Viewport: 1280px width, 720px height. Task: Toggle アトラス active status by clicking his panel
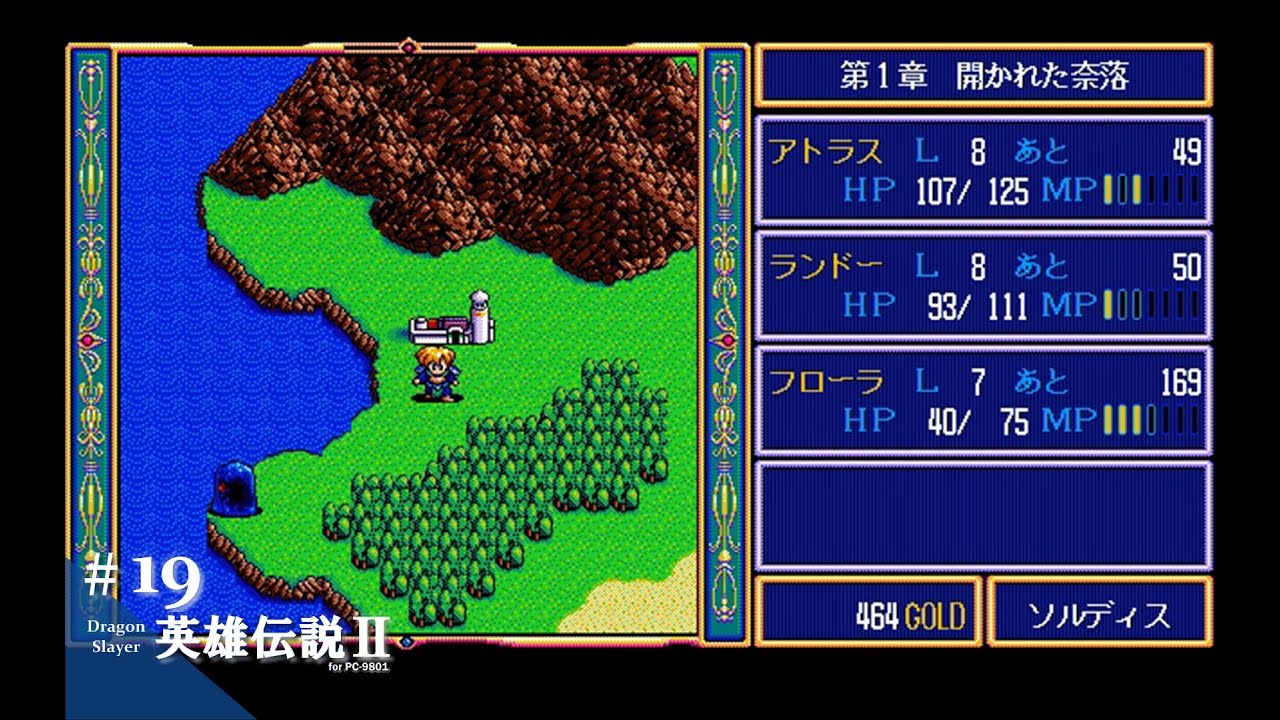pos(985,170)
